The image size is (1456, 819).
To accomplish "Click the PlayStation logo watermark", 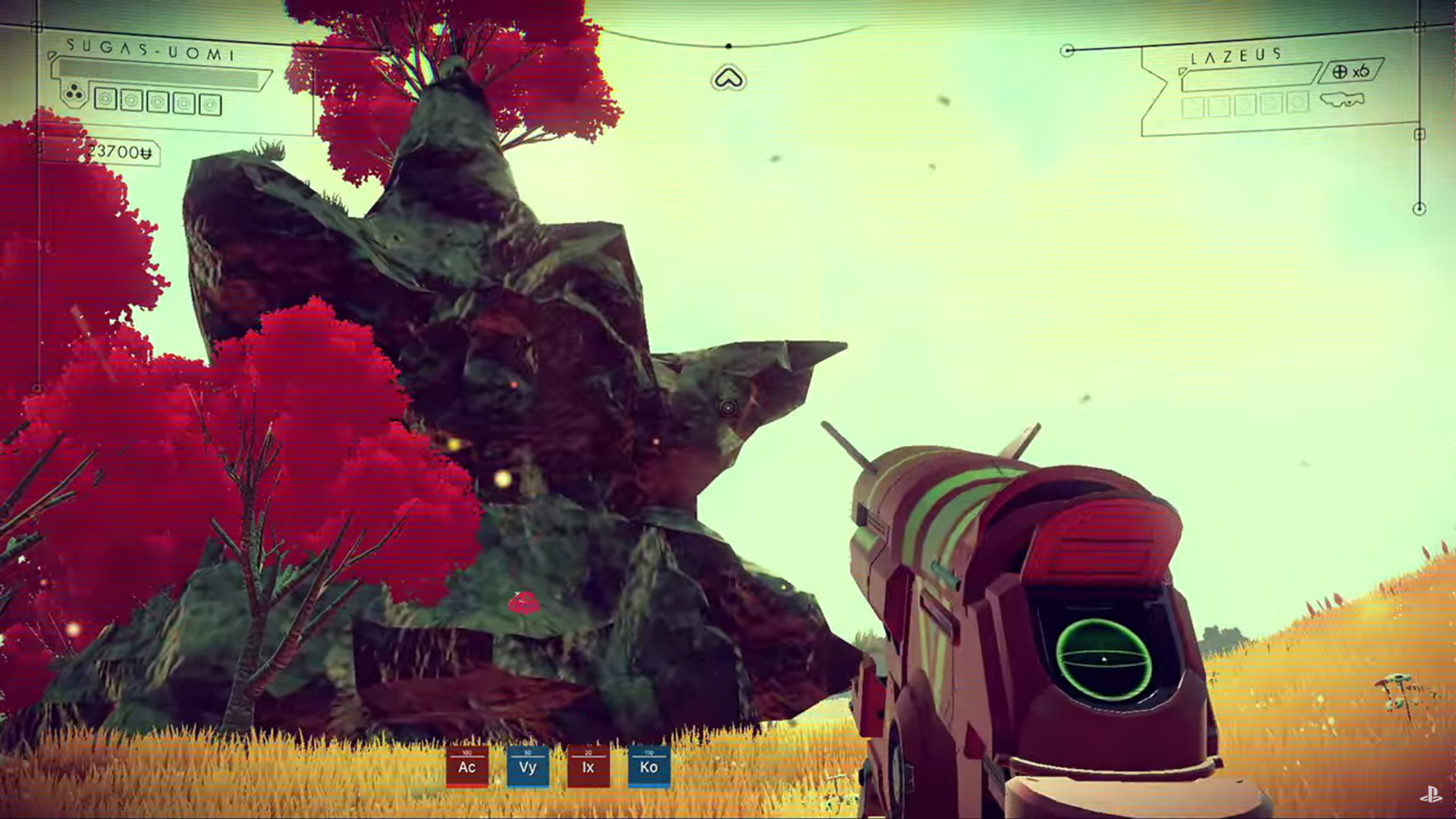I will (x=1430, y=795).
